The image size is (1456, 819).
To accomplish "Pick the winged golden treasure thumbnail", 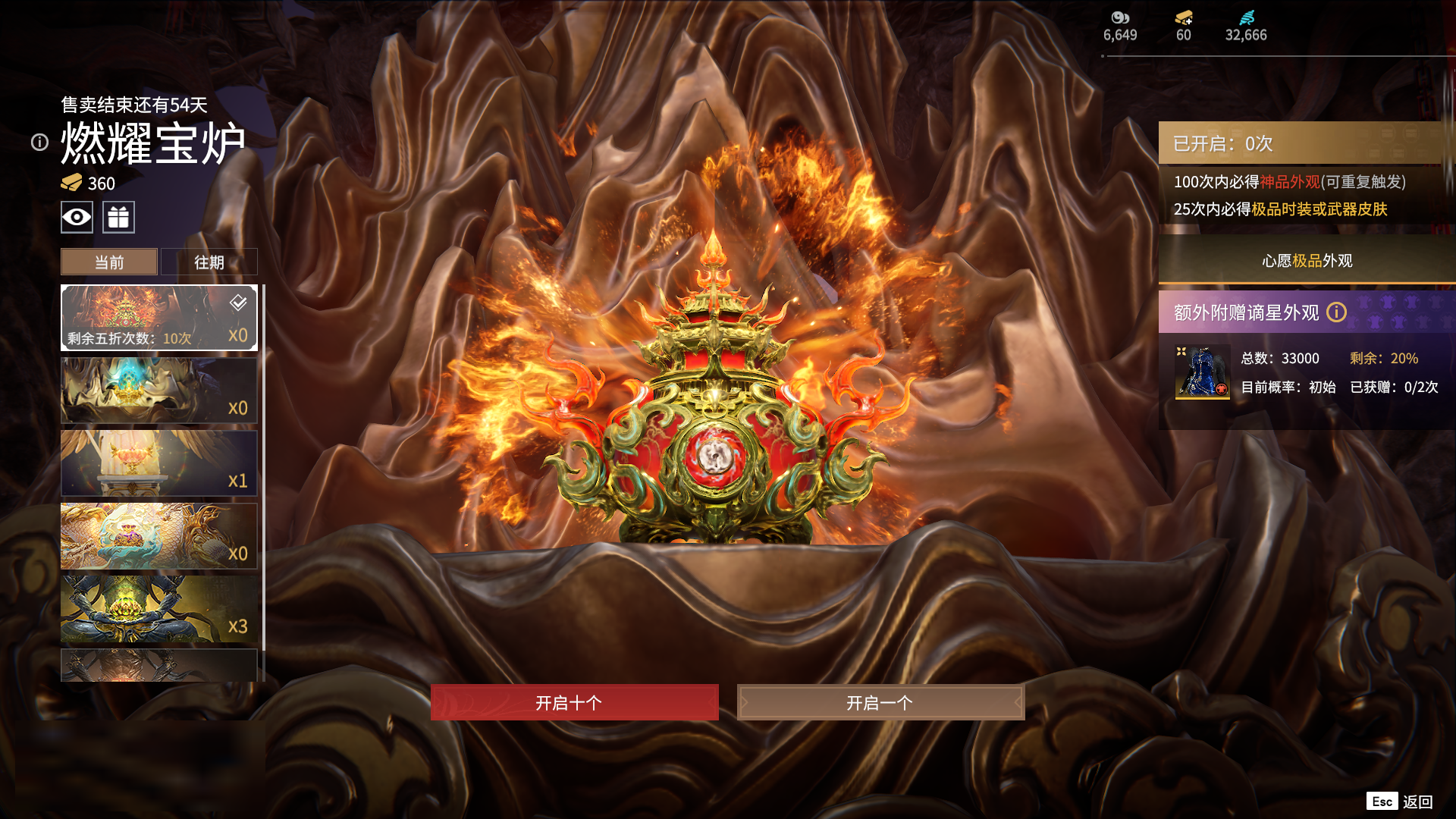I will coord(158,463).
